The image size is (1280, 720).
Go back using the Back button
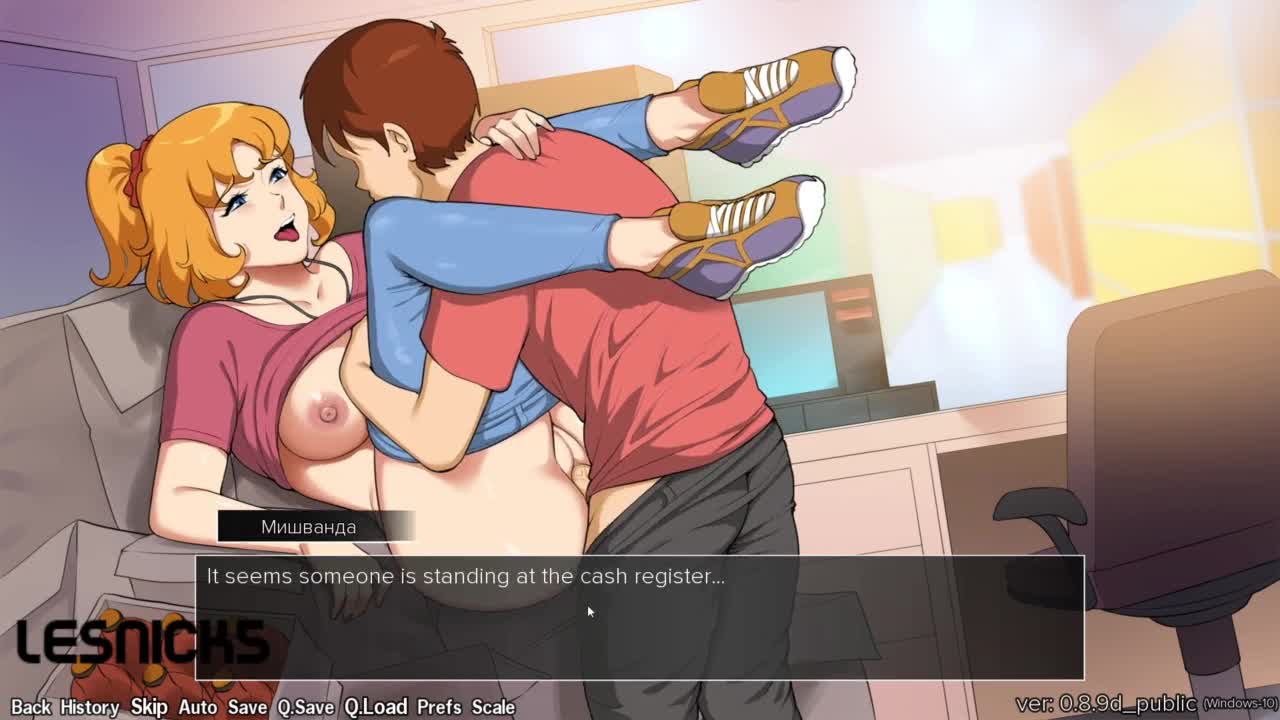pyautogui.click(x=30, y=706)
